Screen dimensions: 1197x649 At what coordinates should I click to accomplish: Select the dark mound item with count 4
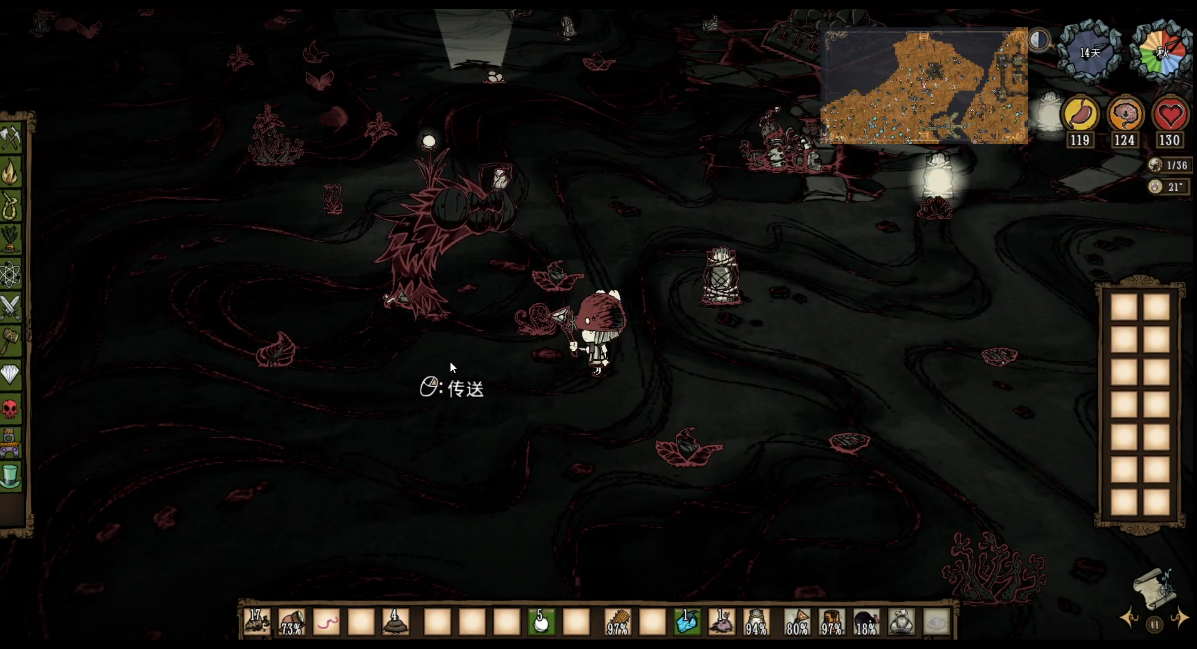[x=397, y=622]
